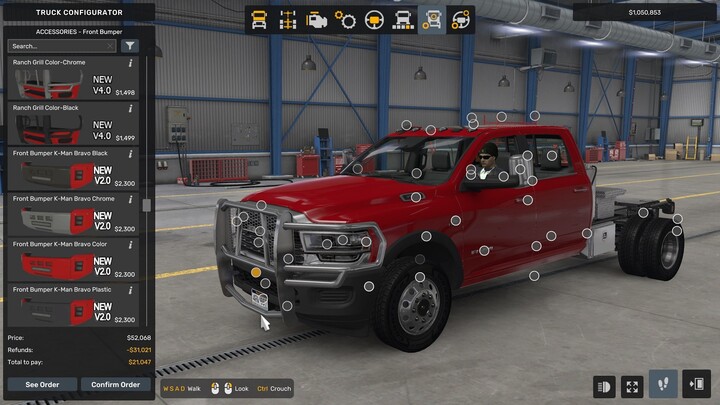
Task: Switch to the chassis category tab
Action: [289, 19]
